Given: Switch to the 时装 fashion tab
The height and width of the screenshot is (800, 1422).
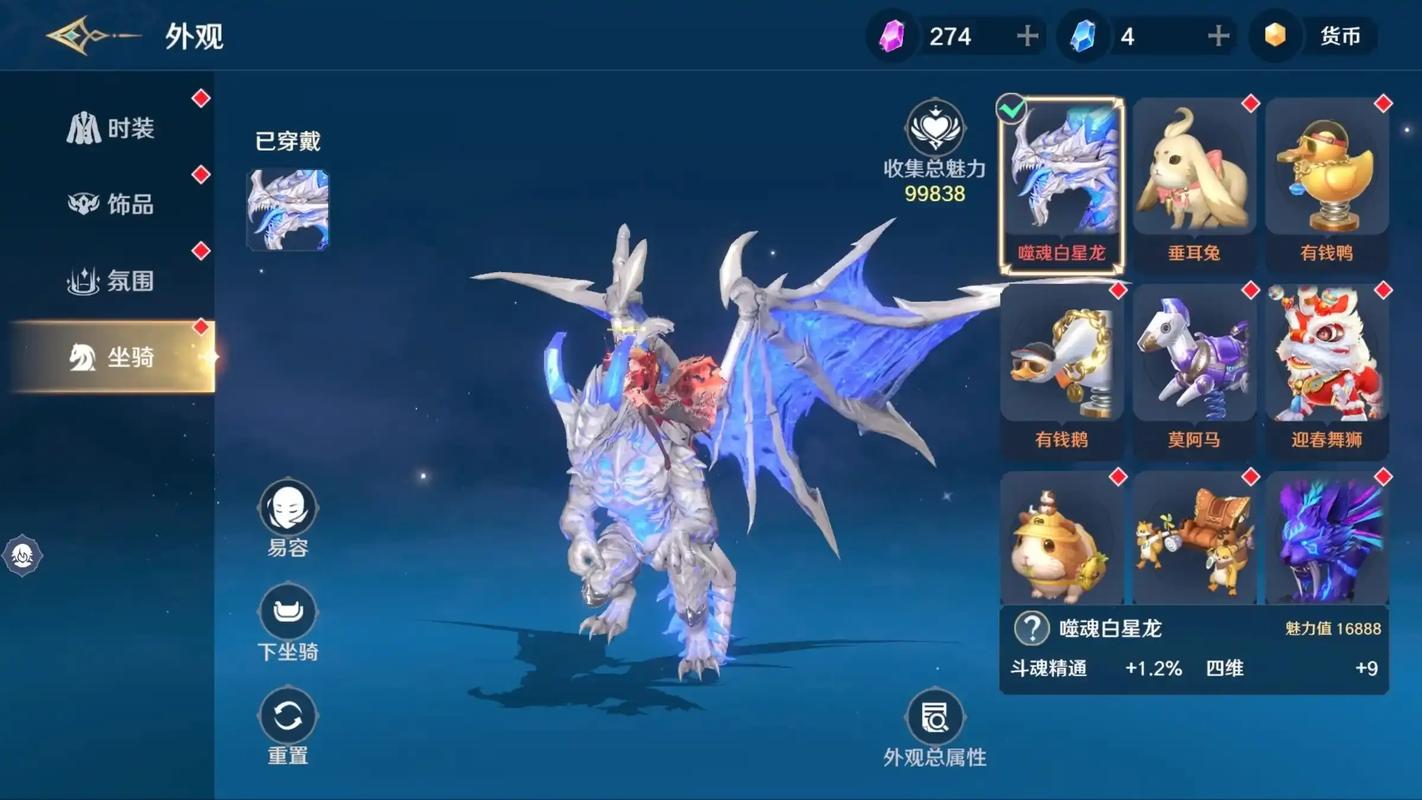Looking at the screenshot, I should point(111,129).
